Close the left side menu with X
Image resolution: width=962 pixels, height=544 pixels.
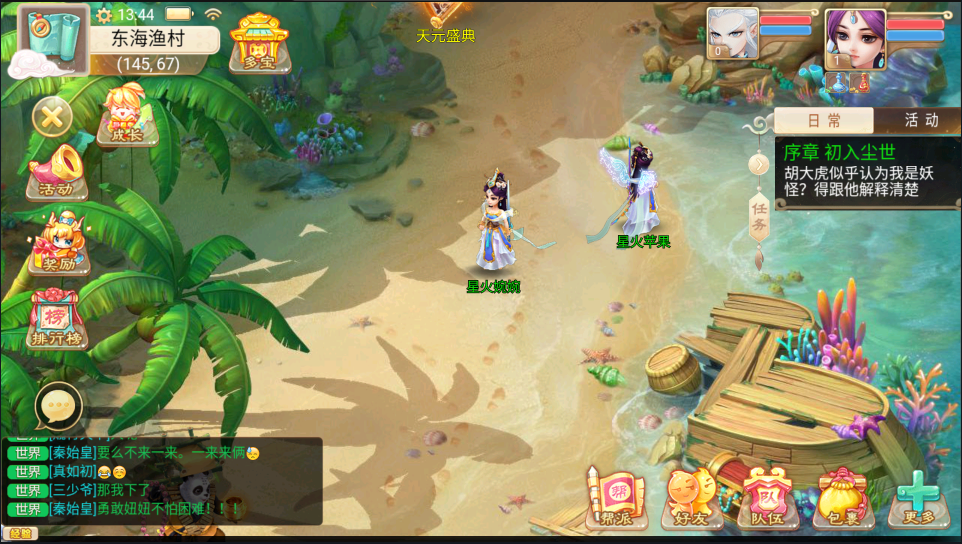click(52, 117)
